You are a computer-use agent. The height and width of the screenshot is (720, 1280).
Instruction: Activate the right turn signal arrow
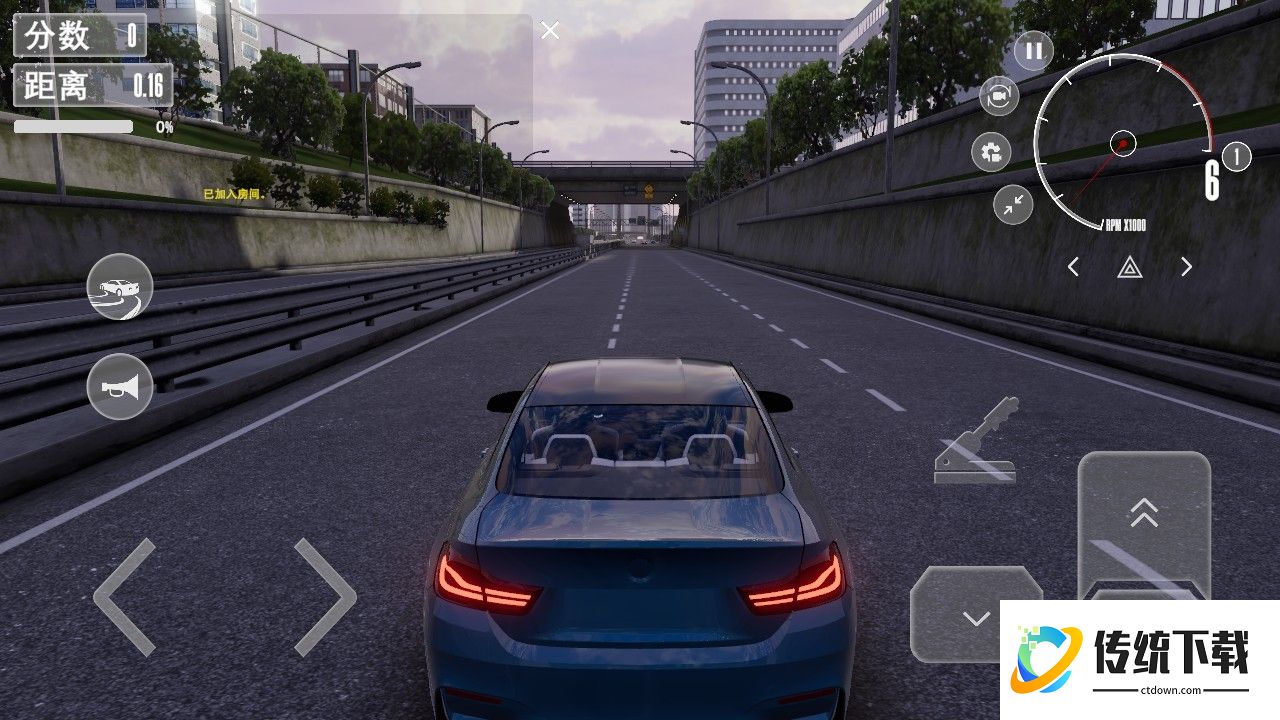(1186, 267)
